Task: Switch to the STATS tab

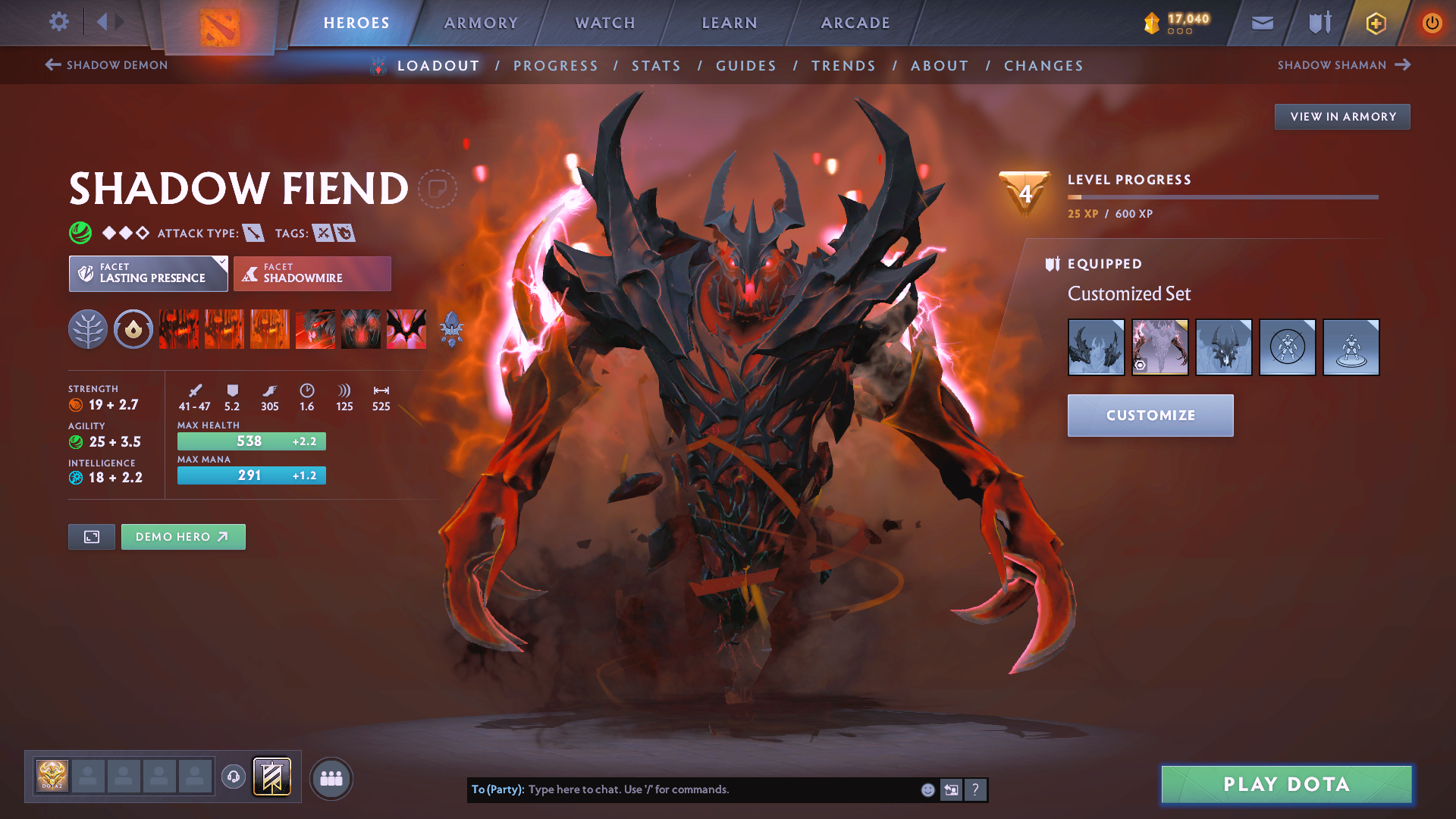Action: click(657, 66)
